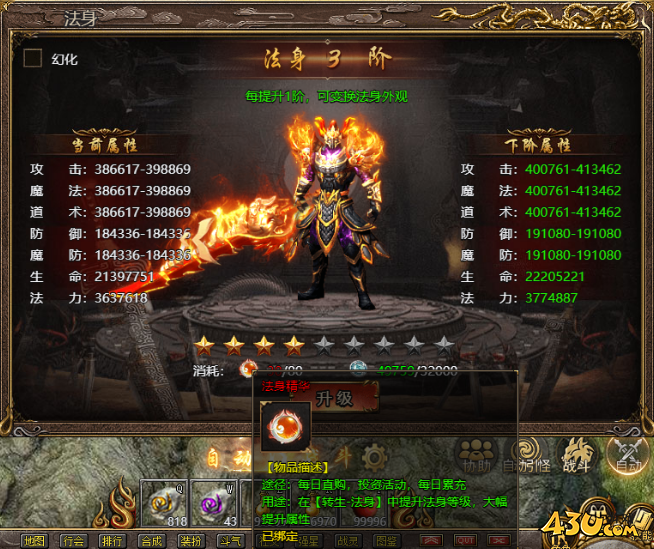654x549 pixels.
Task: Toggle the 幻化 checkbox
Action: click(33, 58)
